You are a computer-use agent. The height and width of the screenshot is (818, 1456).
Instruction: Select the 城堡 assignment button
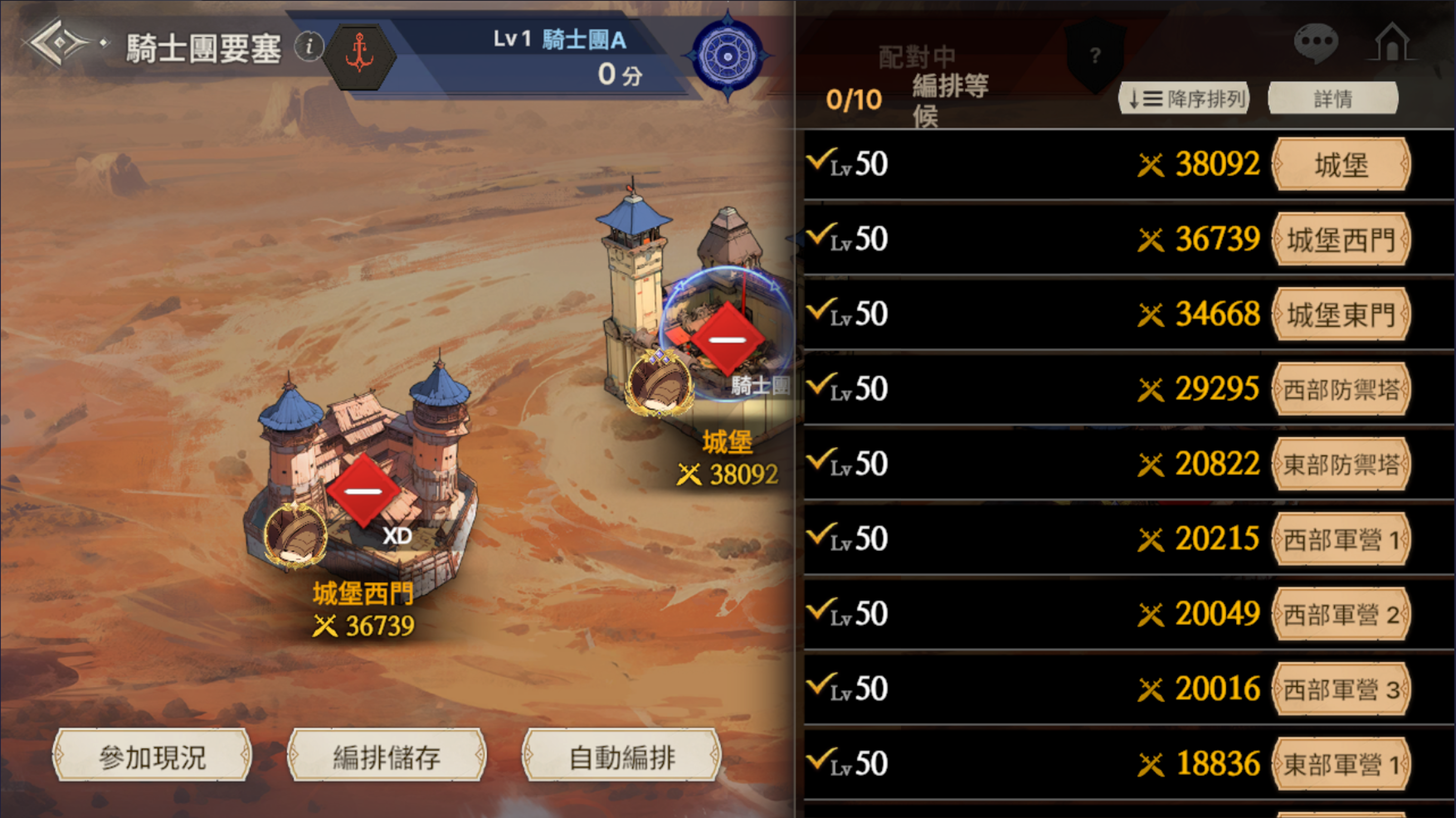(x=1341, y=165)
